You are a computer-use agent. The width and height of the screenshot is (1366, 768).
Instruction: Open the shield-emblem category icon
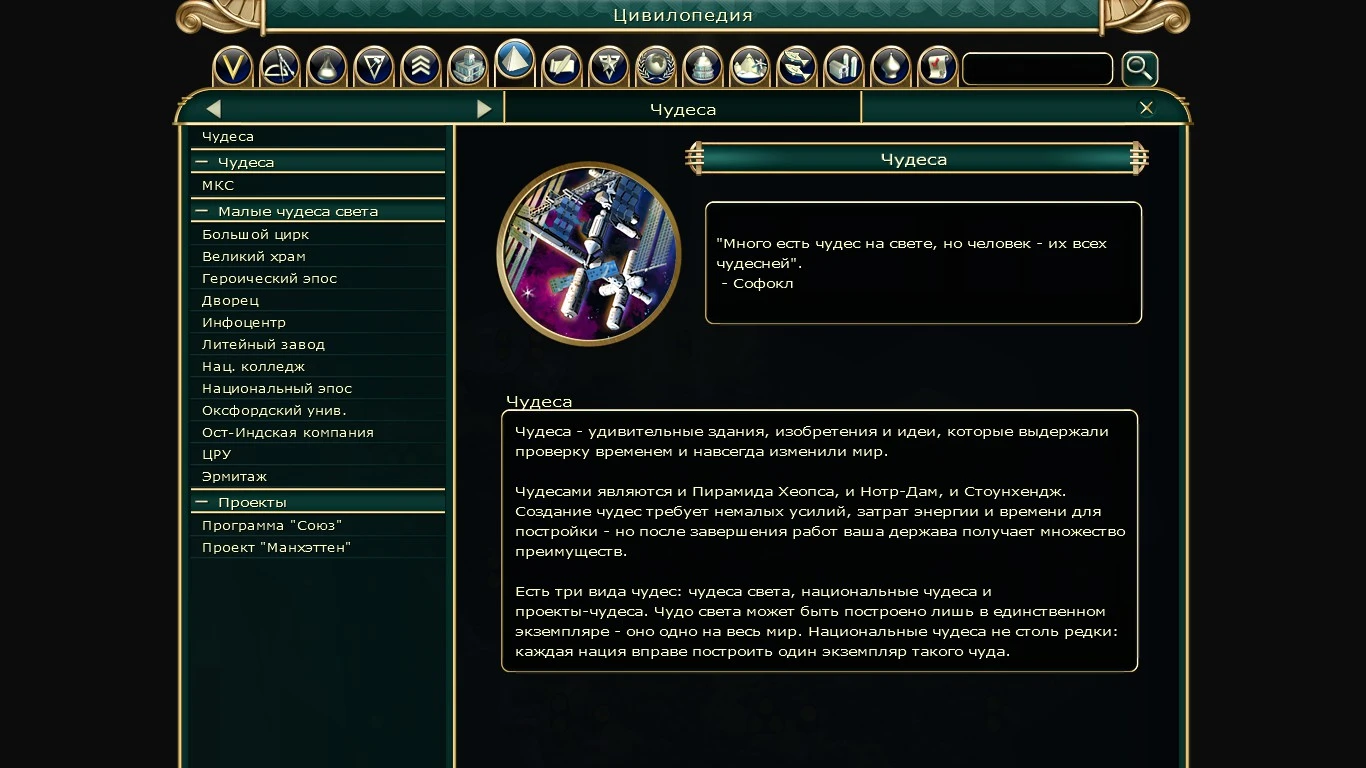(x=609, y=66)
